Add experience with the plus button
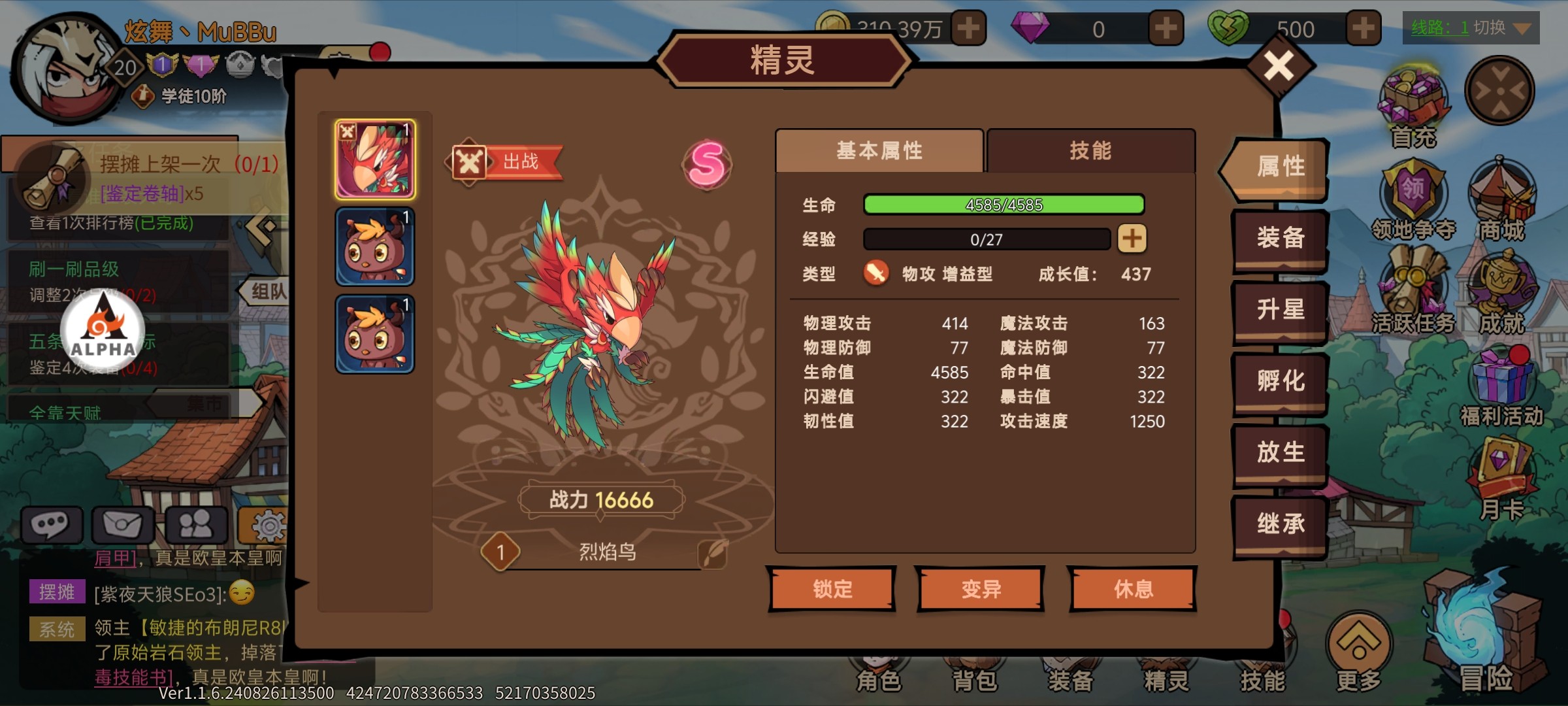The height and width of the screenshot is (706, 1568). (x=1132, y=239)
